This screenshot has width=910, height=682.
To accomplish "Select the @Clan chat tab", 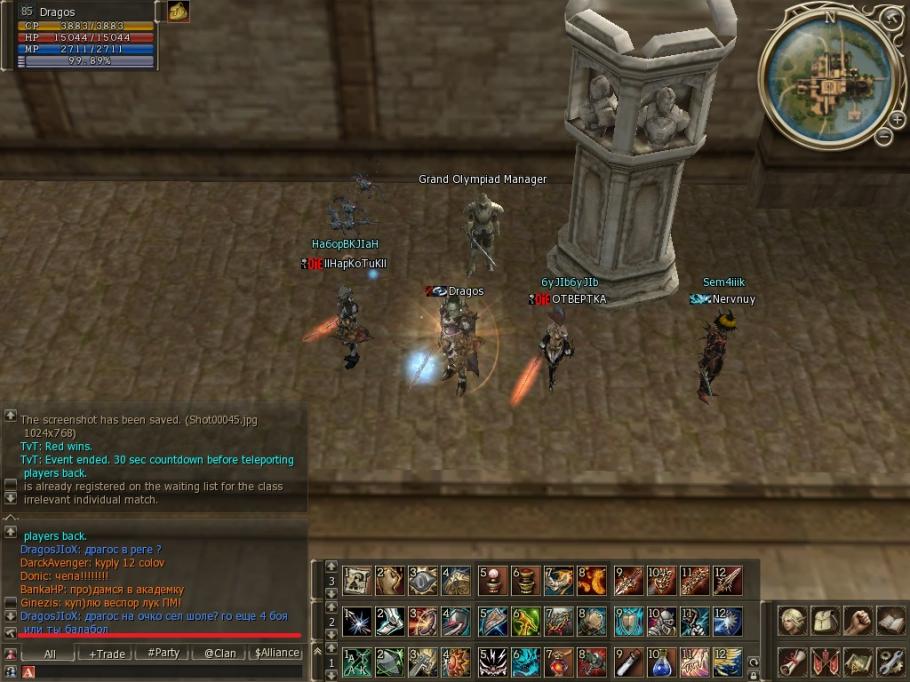I will point(220,653).
